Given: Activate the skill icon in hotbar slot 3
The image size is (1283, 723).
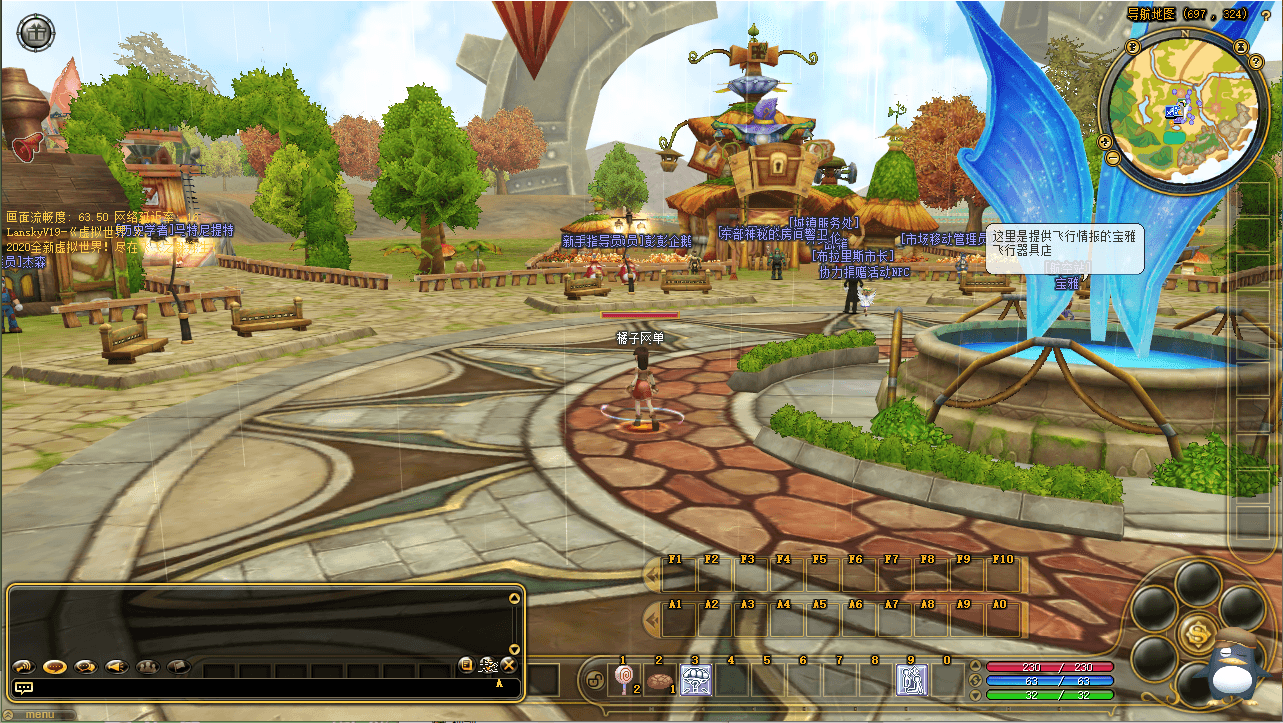Looking at the screenshot, I should click(695, 680).
